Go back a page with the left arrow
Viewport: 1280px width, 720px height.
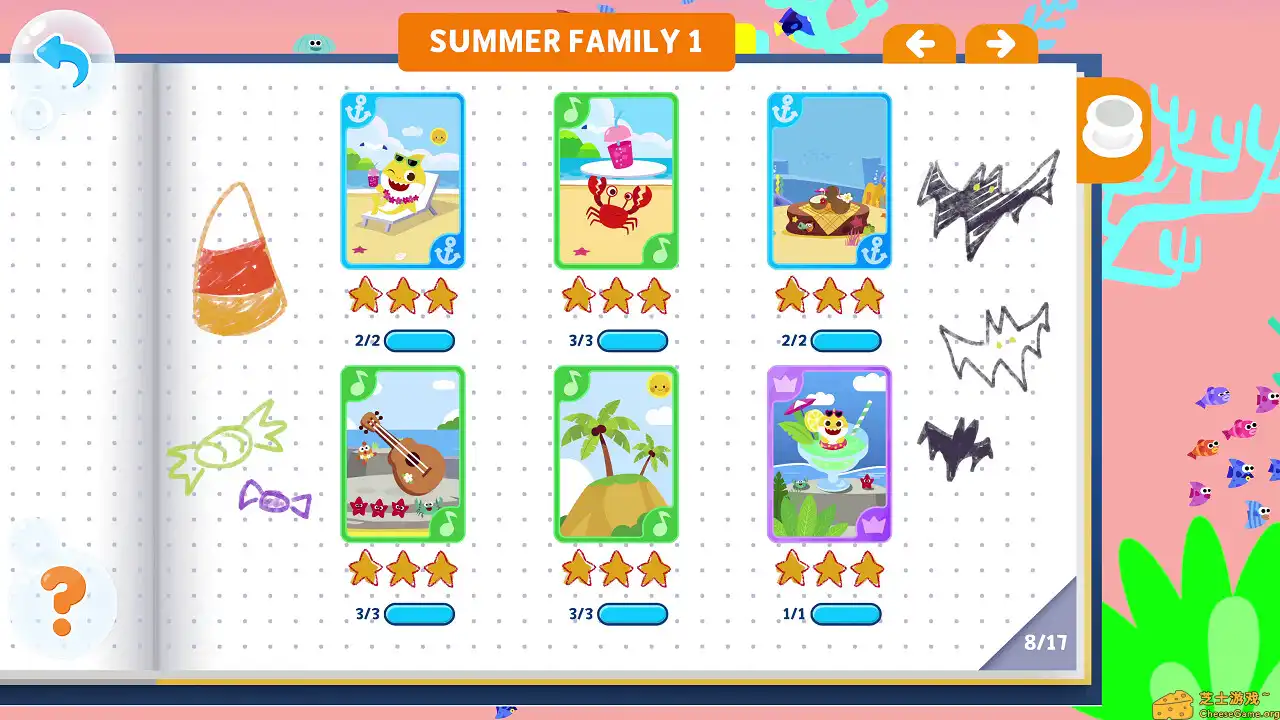pyautogui.click(x=919, y=43)
